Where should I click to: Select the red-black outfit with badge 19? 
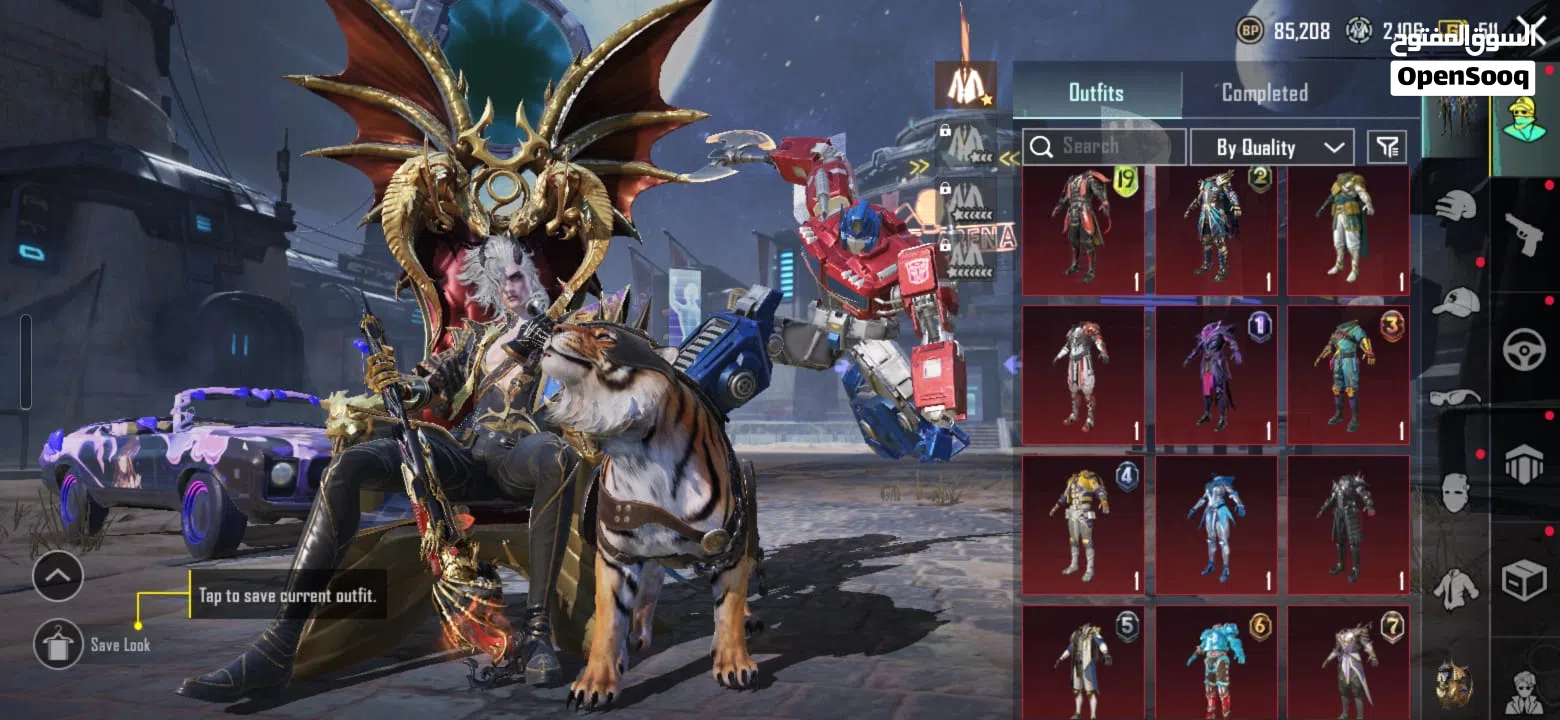pyautogui.click(x=1083, y=231)
